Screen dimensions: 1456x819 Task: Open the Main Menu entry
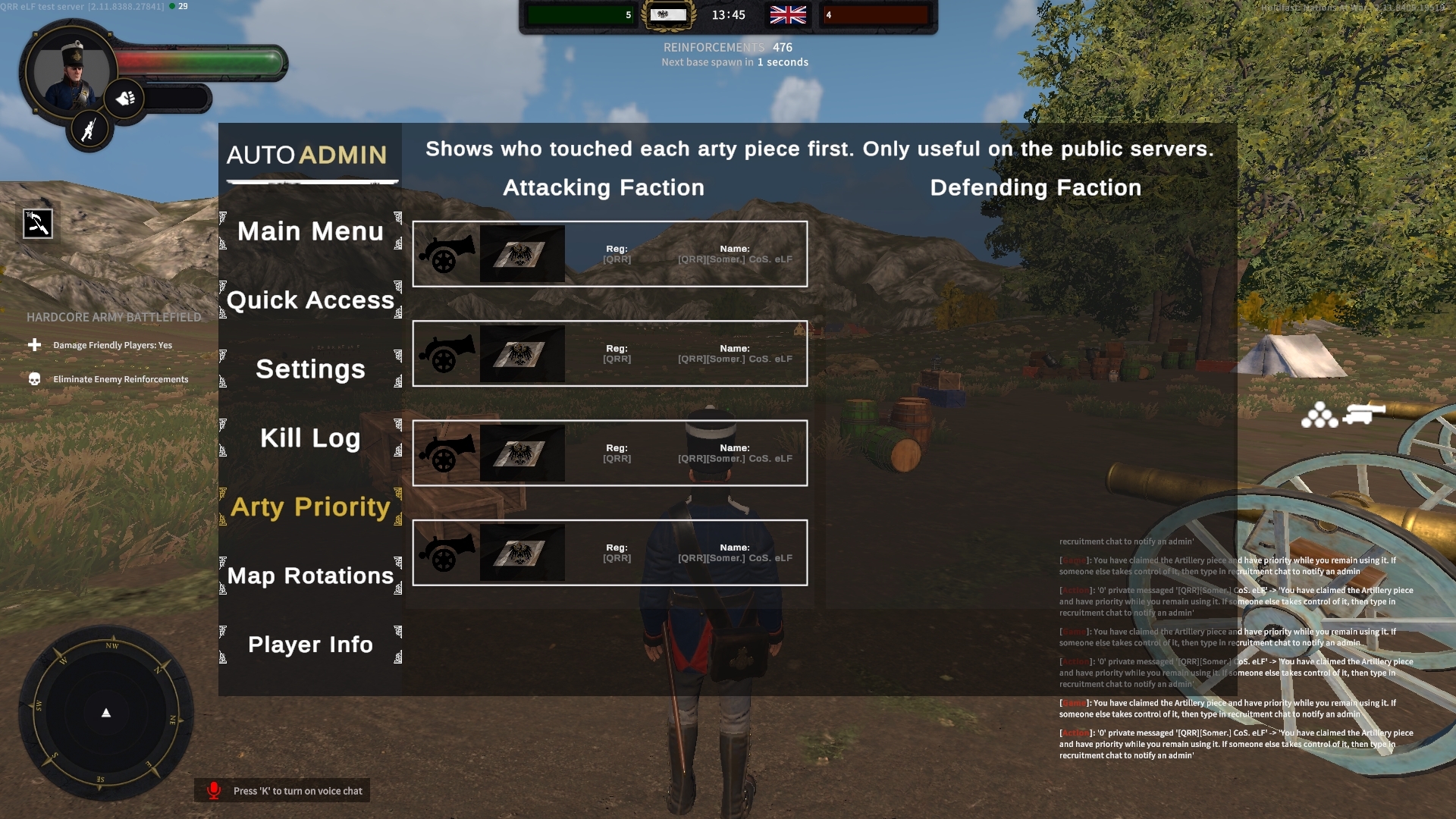pos(310,231)
